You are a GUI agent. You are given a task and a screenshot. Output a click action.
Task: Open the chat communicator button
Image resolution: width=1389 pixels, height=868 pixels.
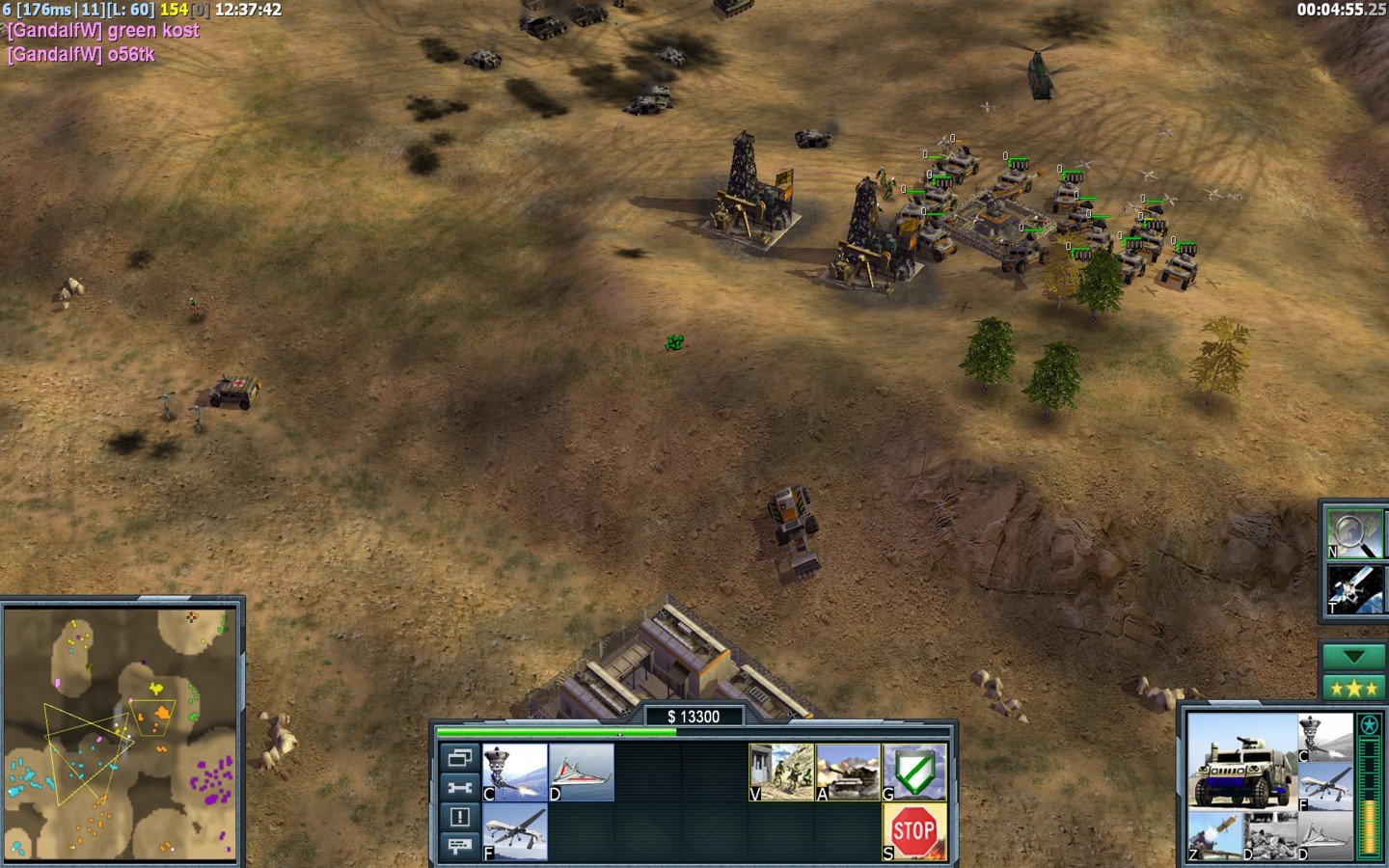460,846
